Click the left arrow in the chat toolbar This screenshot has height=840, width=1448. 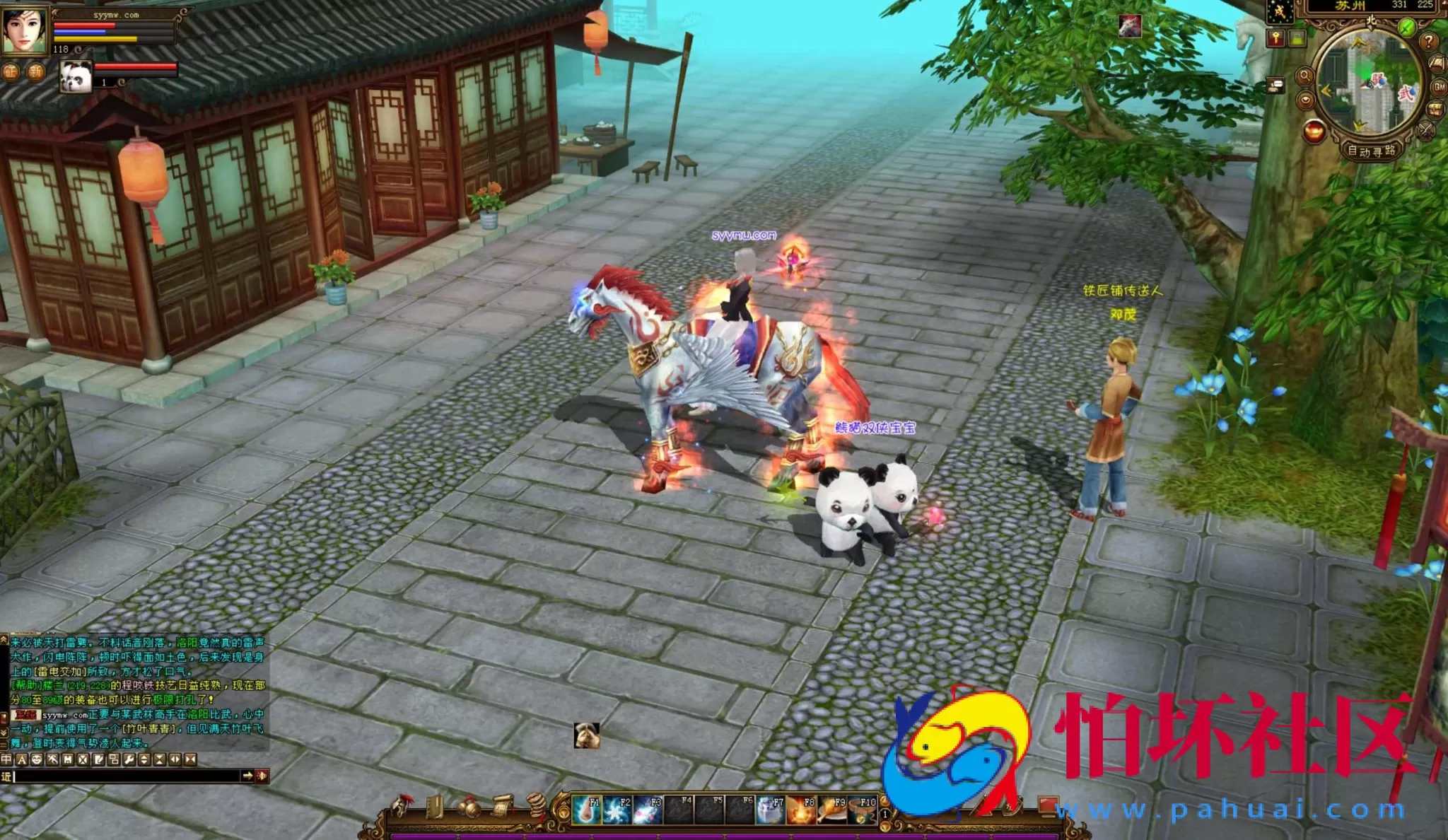pyautogui.click(x=174, y=759)
